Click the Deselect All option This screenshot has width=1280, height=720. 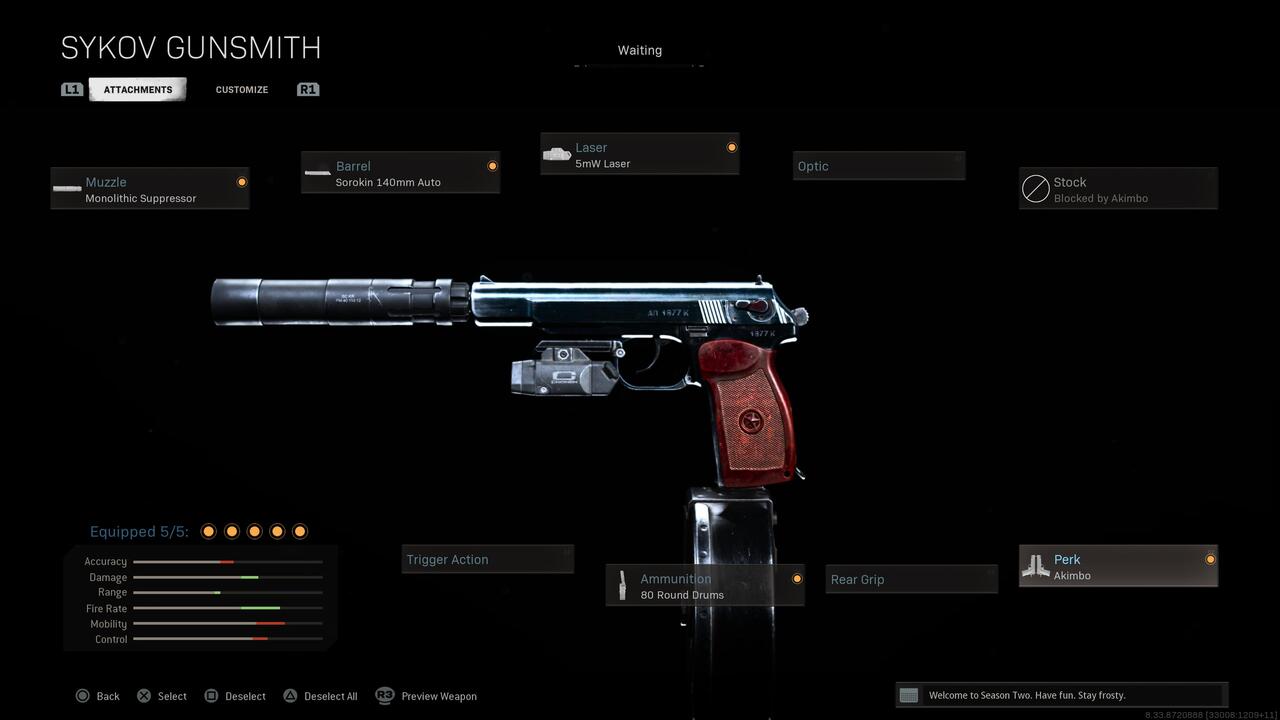pos(320,696)
